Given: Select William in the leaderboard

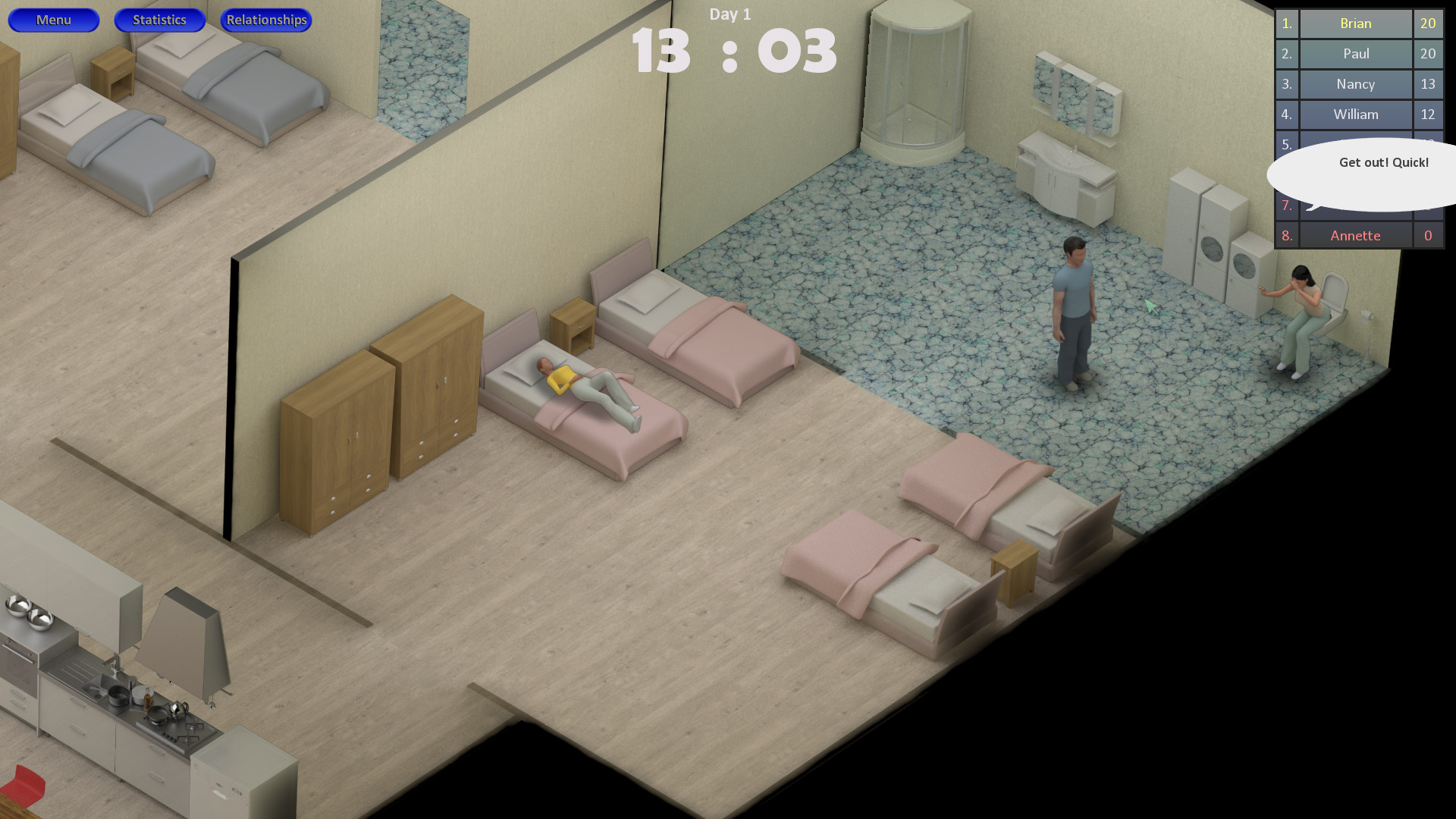Looking at the screenshot, I should (1354, 115).
